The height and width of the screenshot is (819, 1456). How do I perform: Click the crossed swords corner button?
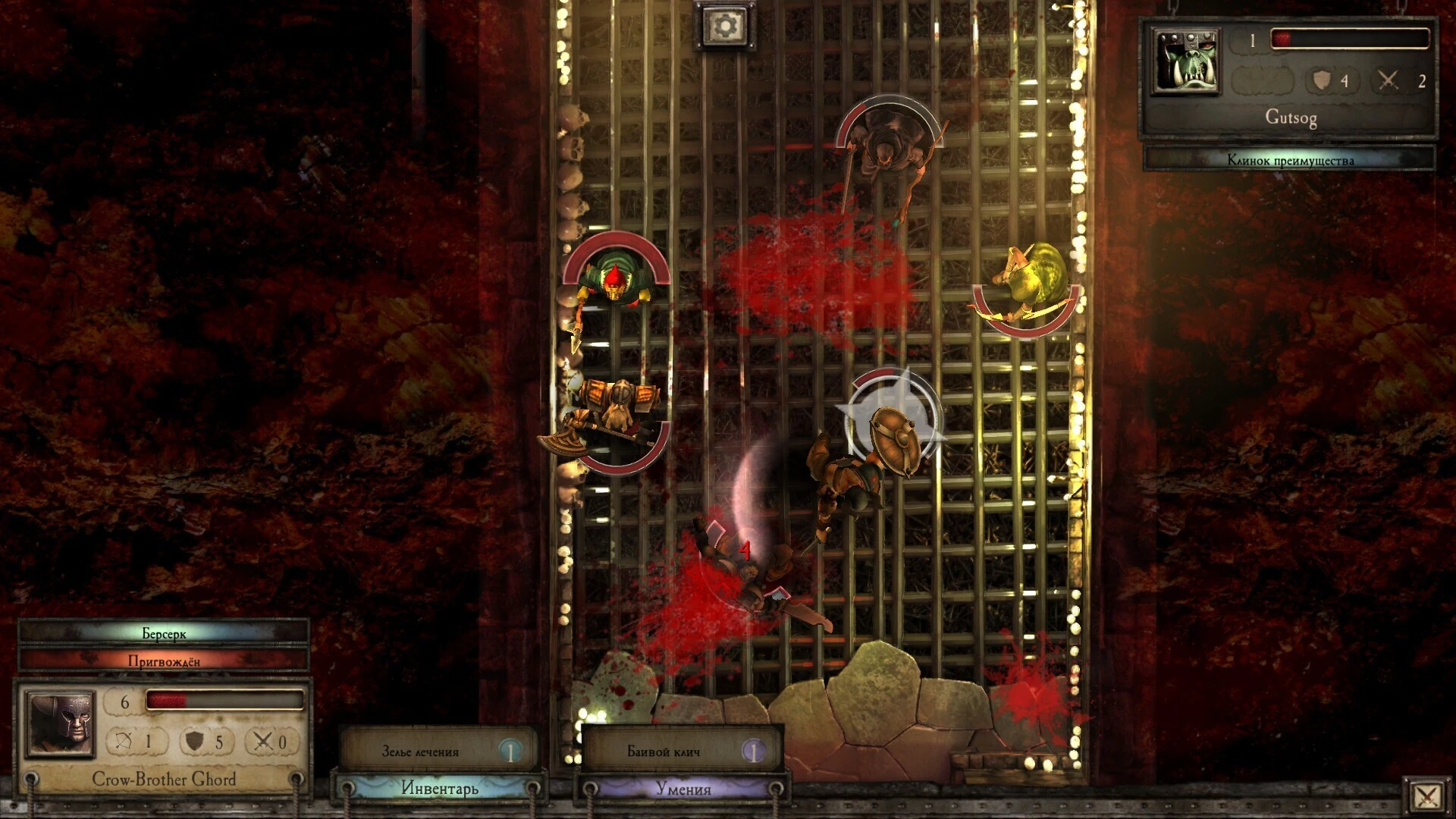coord(1426,796)
